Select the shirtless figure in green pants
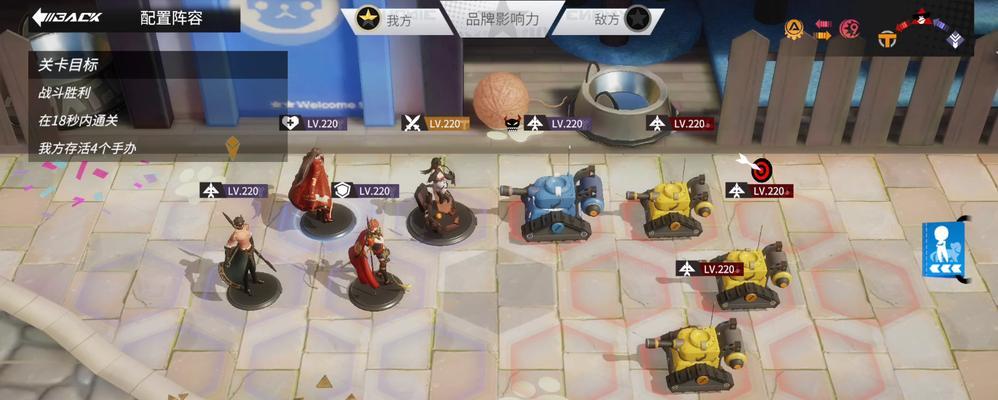Viewport: 998px width, 400px height. (x=246, y=256)
